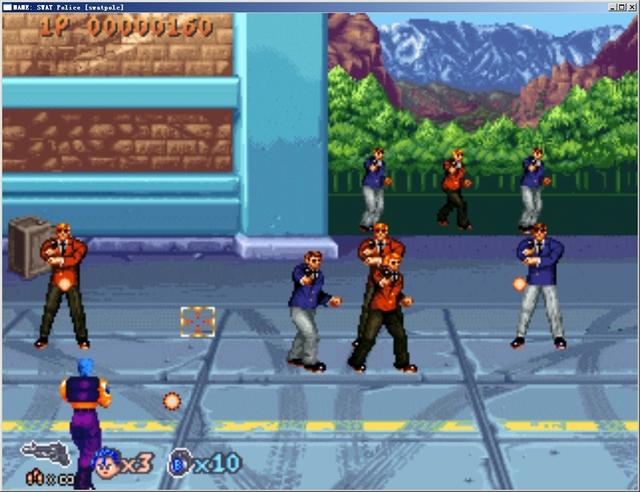Close the MAME window
This screenshot has width=640, height=492.
[631, 6]
